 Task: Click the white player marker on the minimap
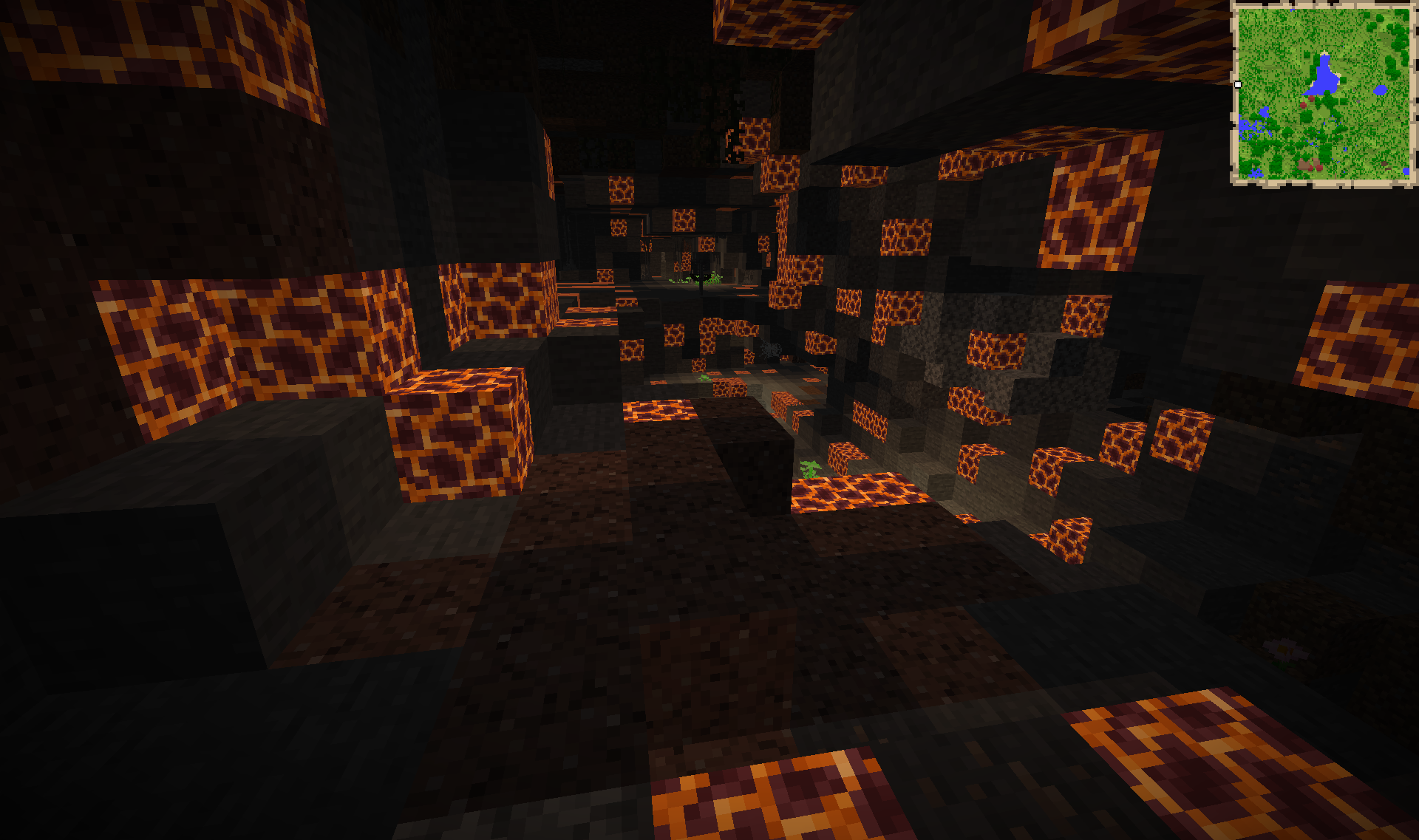(1237, 85)
